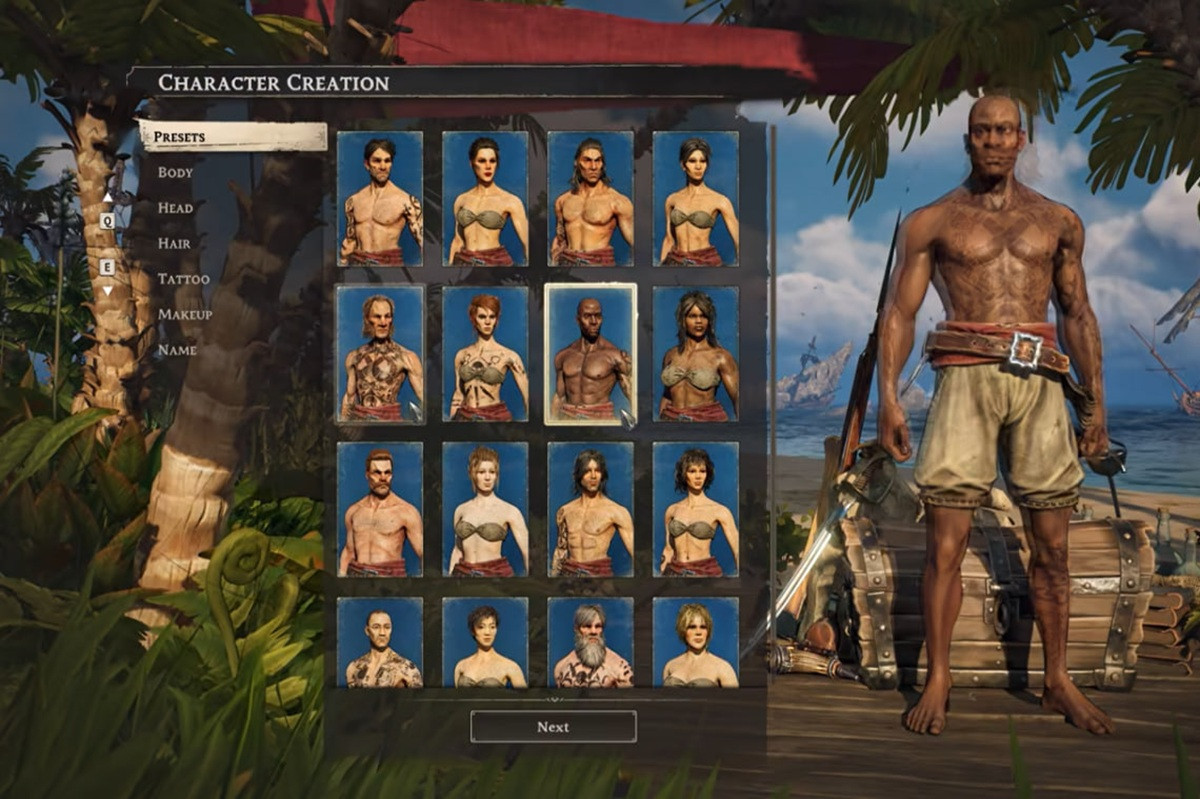Select the long-haired muscular male preset in top row
The height and width of the screenshot is (799, 1200).
point(590,198)
